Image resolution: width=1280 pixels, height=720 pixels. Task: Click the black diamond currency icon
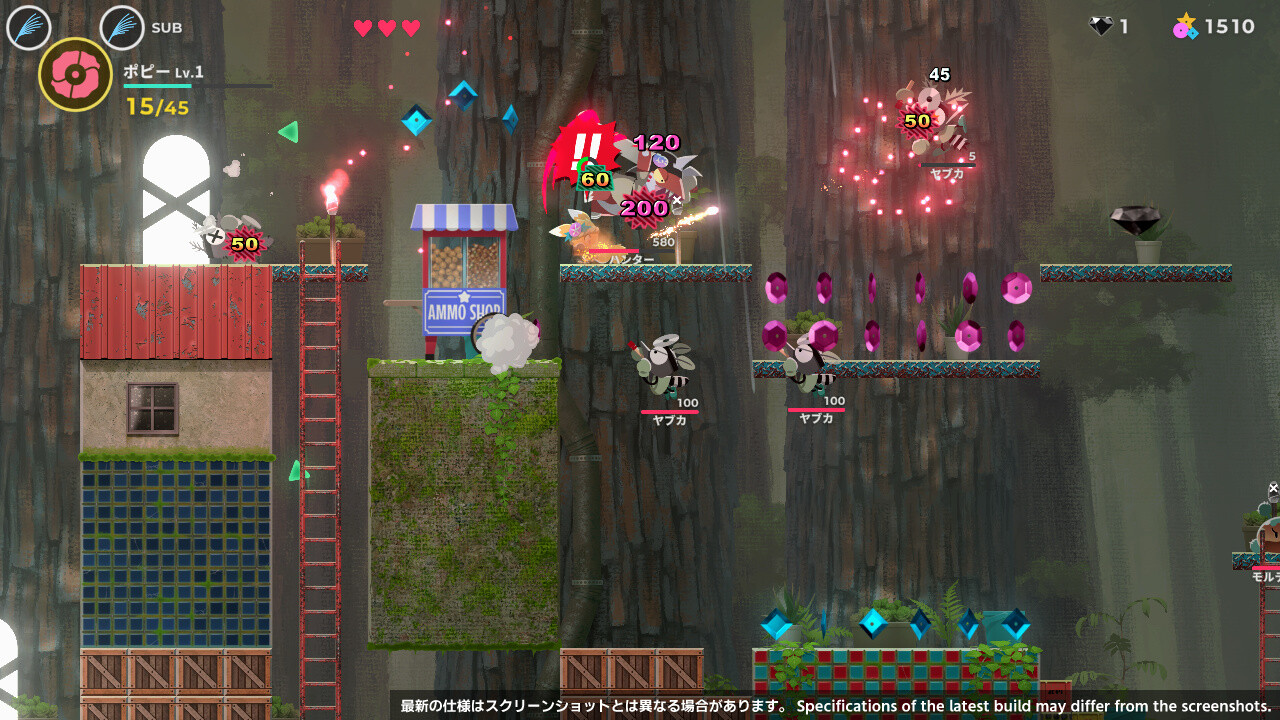tap(1102, 27)
